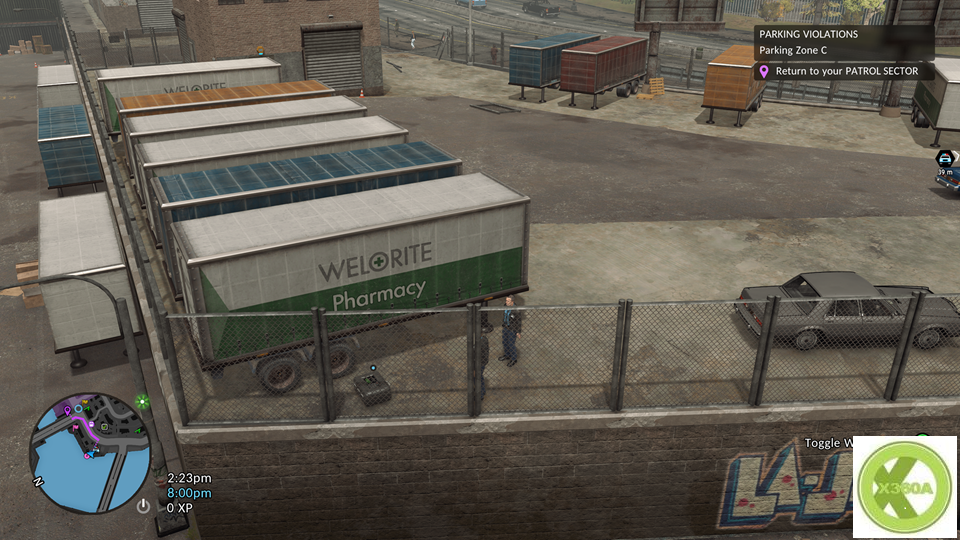Click the power icon beside the XP counter

click(143, 507)
